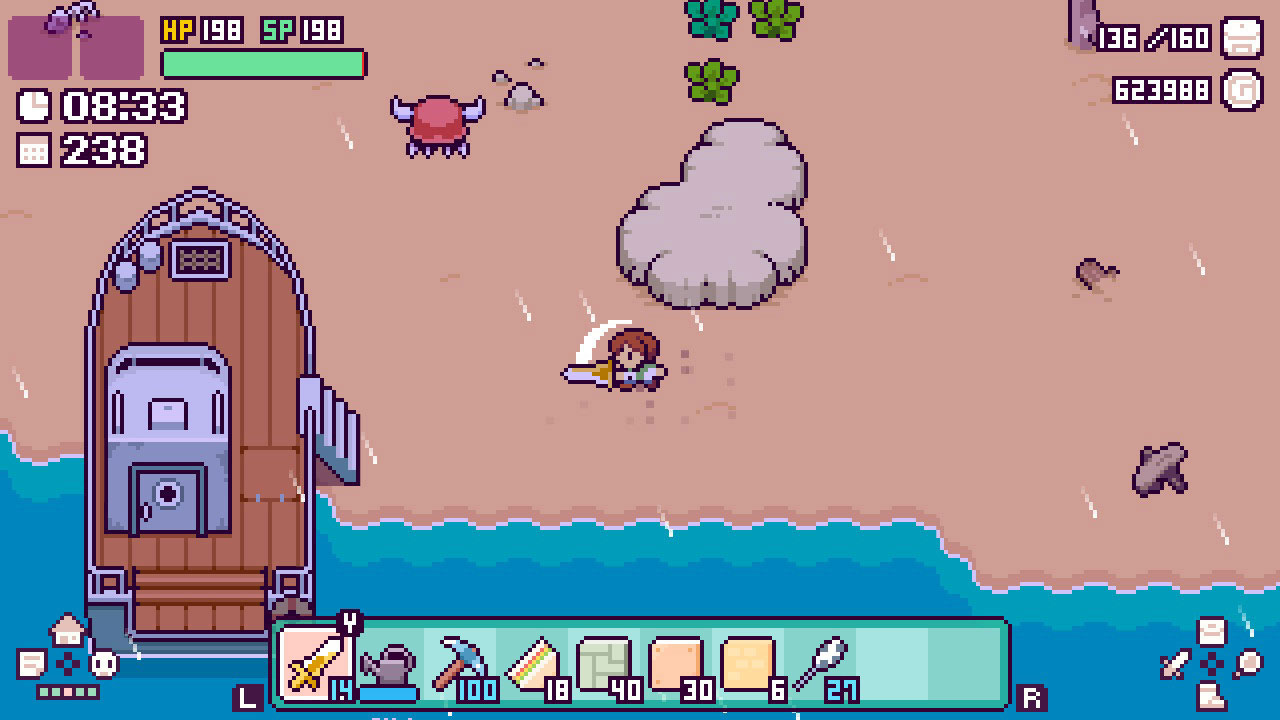Select the cake slice item in the hotbar
The width and height of the screenshot is (1280, 720).
coord(532,660)
